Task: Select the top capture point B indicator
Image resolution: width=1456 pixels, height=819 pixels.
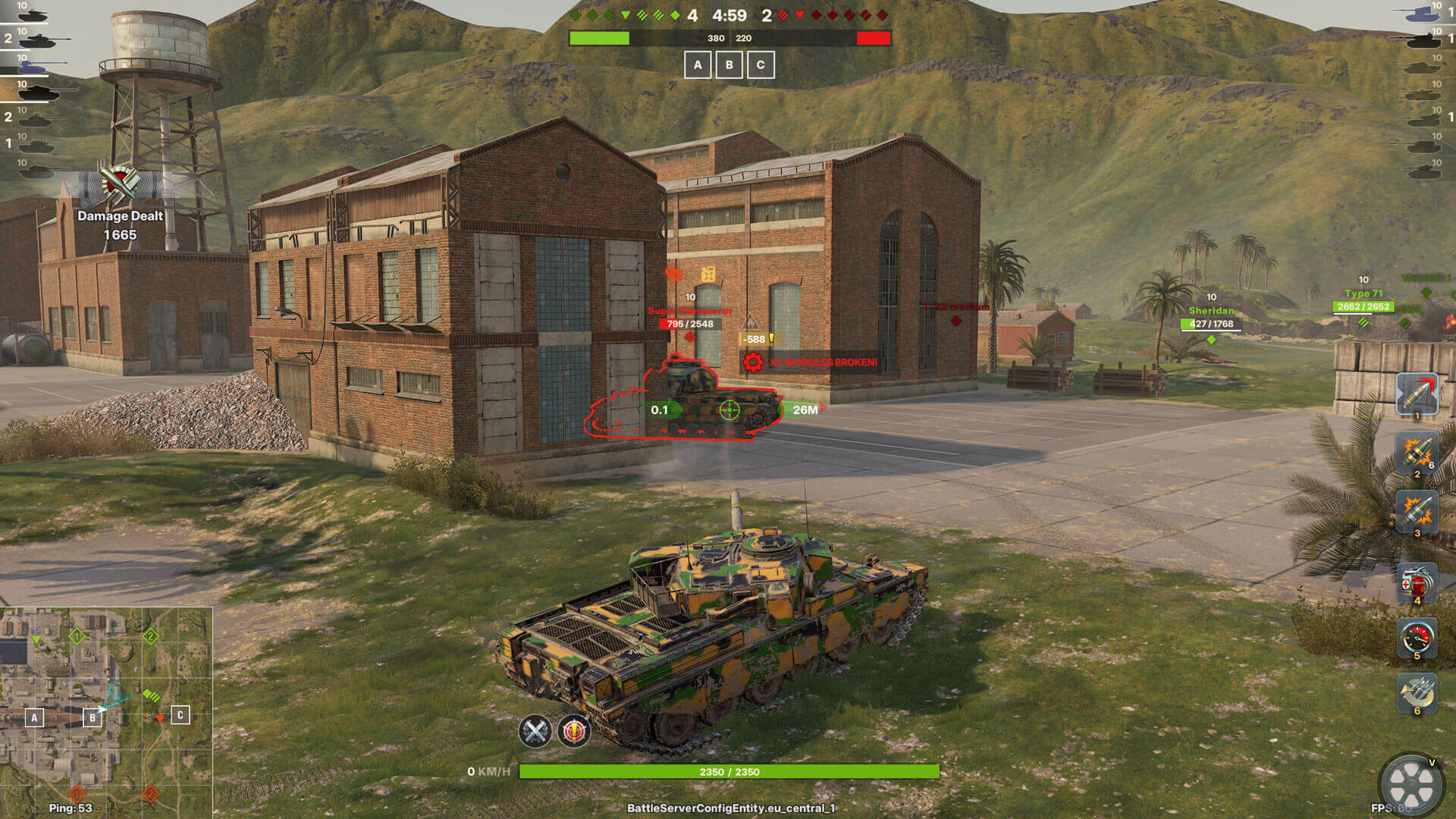Action: click(x=730, y=65)
